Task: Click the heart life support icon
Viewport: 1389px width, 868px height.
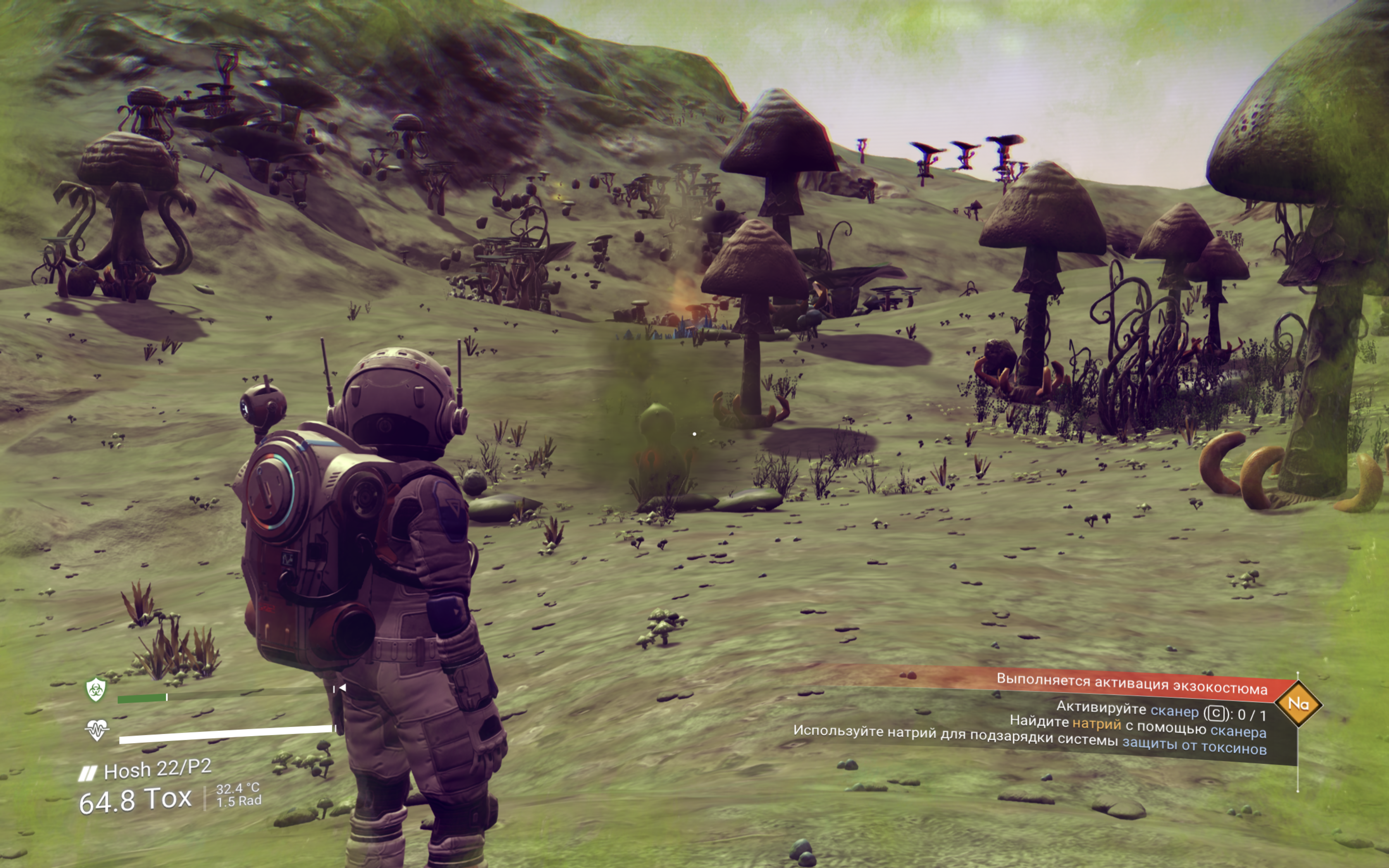Action: coord(96,731)
